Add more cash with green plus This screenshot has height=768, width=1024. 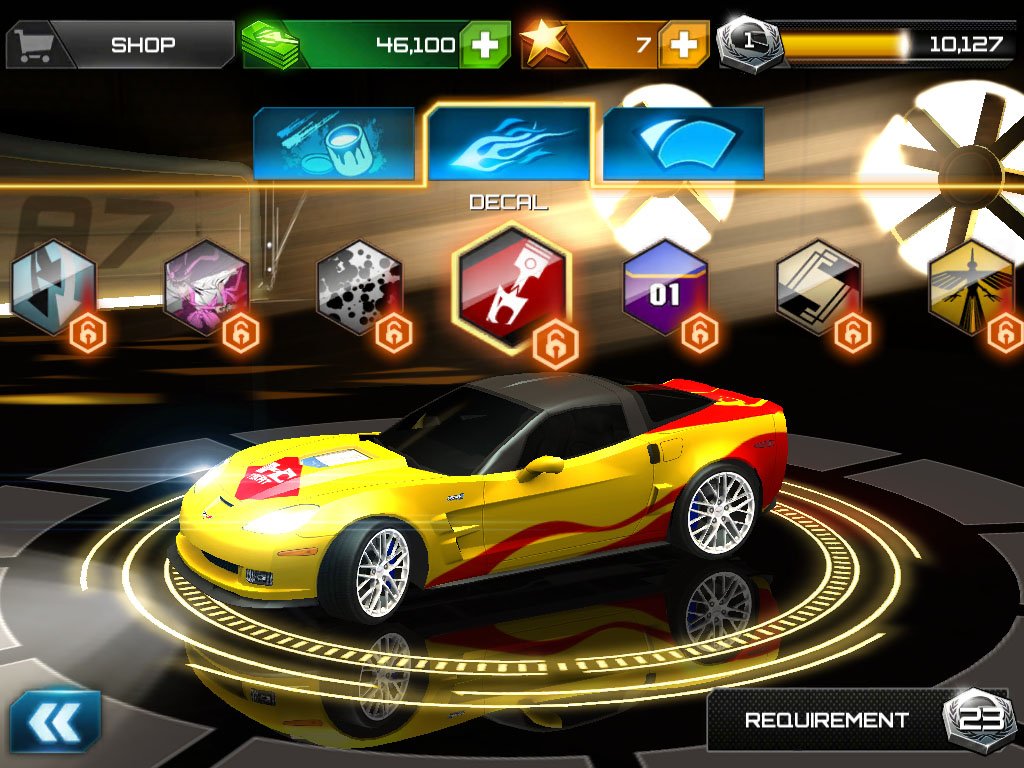(x=485, y=45)
